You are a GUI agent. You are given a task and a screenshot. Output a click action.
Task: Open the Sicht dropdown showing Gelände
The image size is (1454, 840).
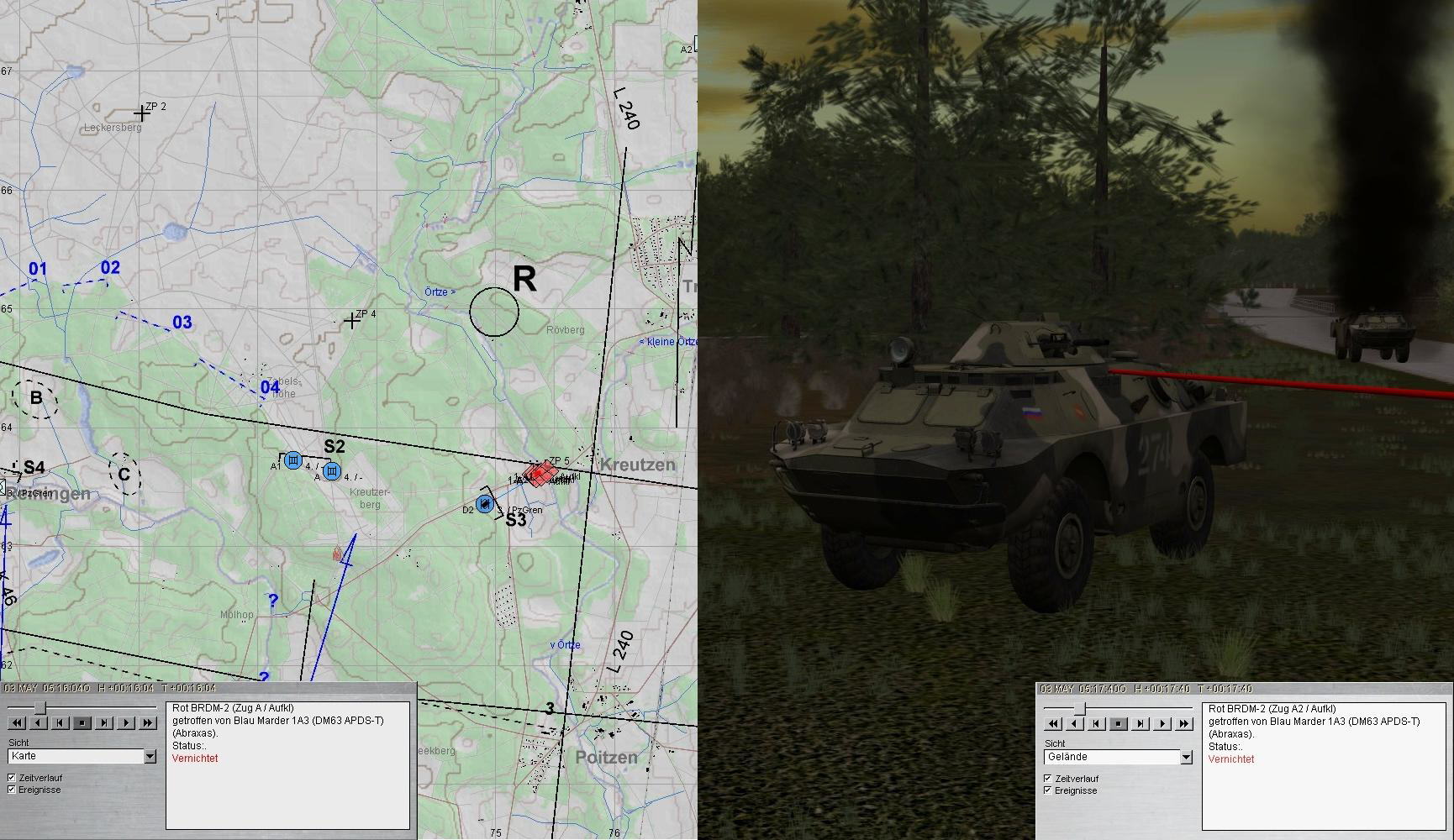click(1186, 758)
